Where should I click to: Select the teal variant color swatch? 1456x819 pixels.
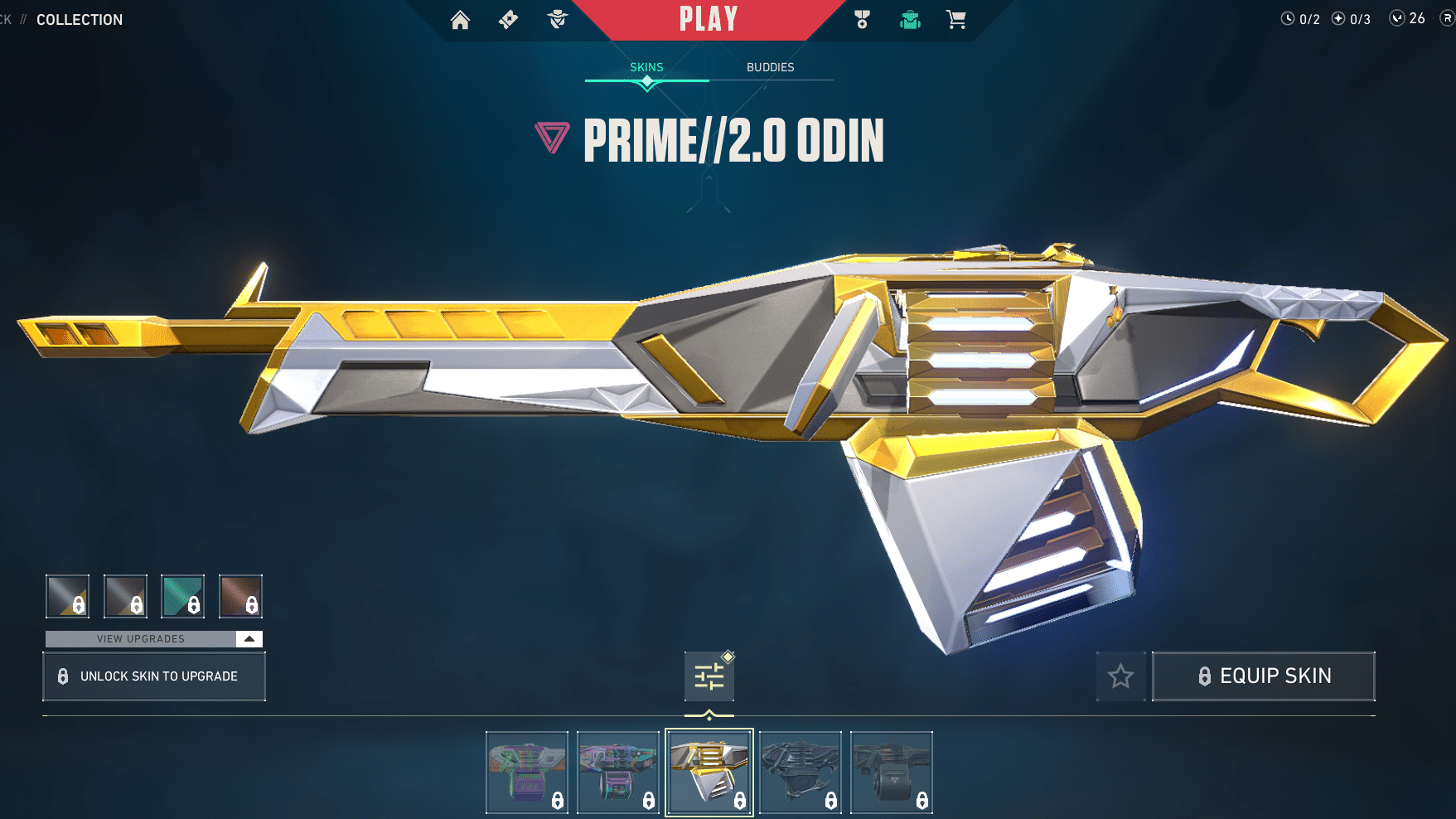[x=182, y=596]
